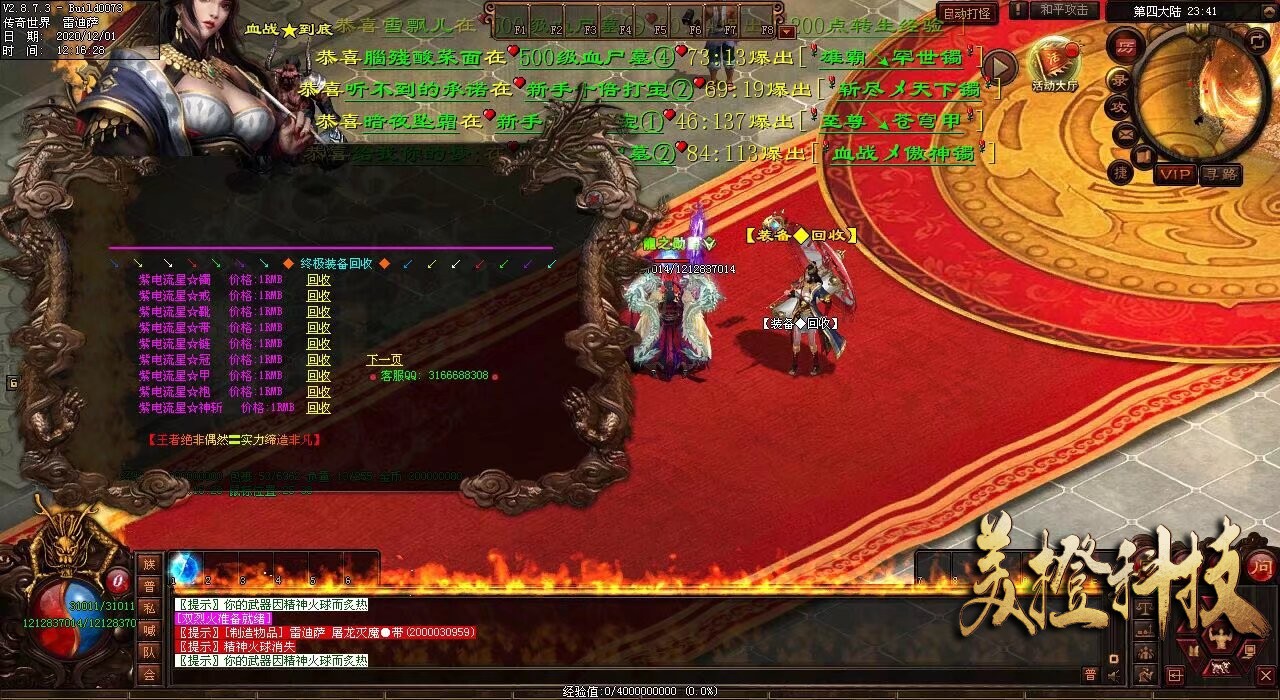Recycle the 紫电流星☆甲 armor entry
1280x700 pixels.
click(318, 376)
